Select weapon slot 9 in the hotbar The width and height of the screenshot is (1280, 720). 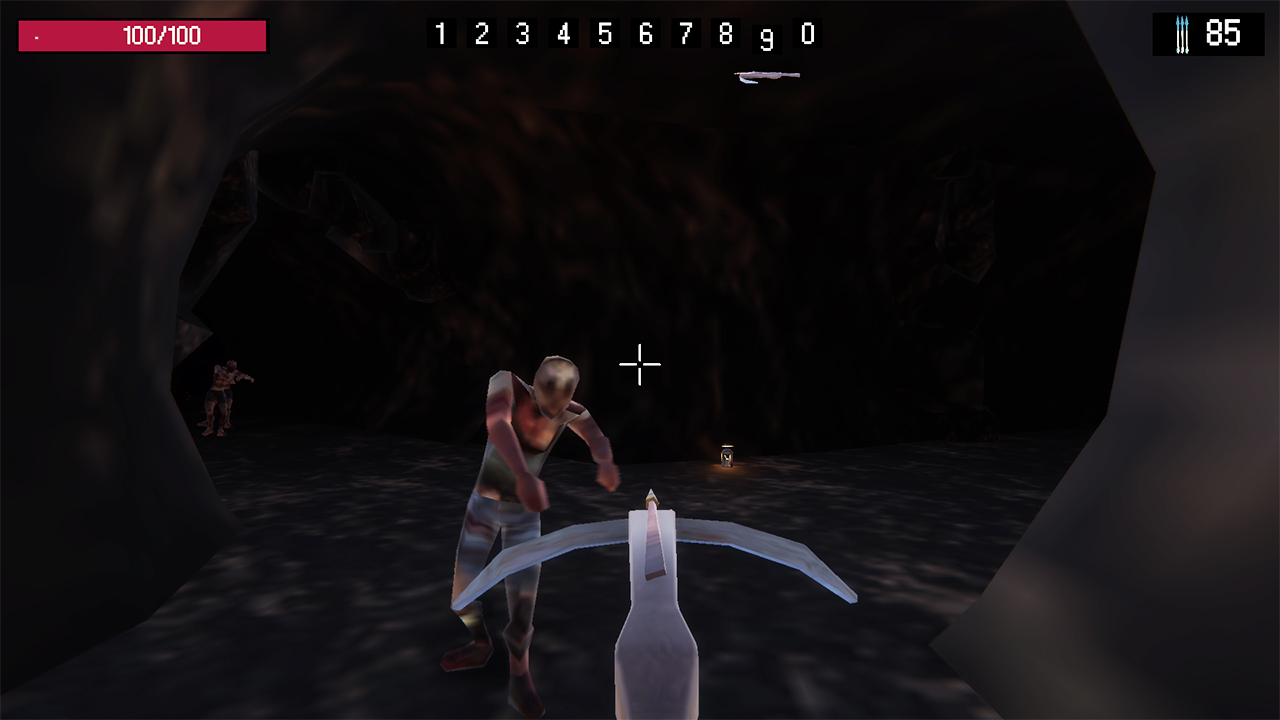tap(767, 36)
